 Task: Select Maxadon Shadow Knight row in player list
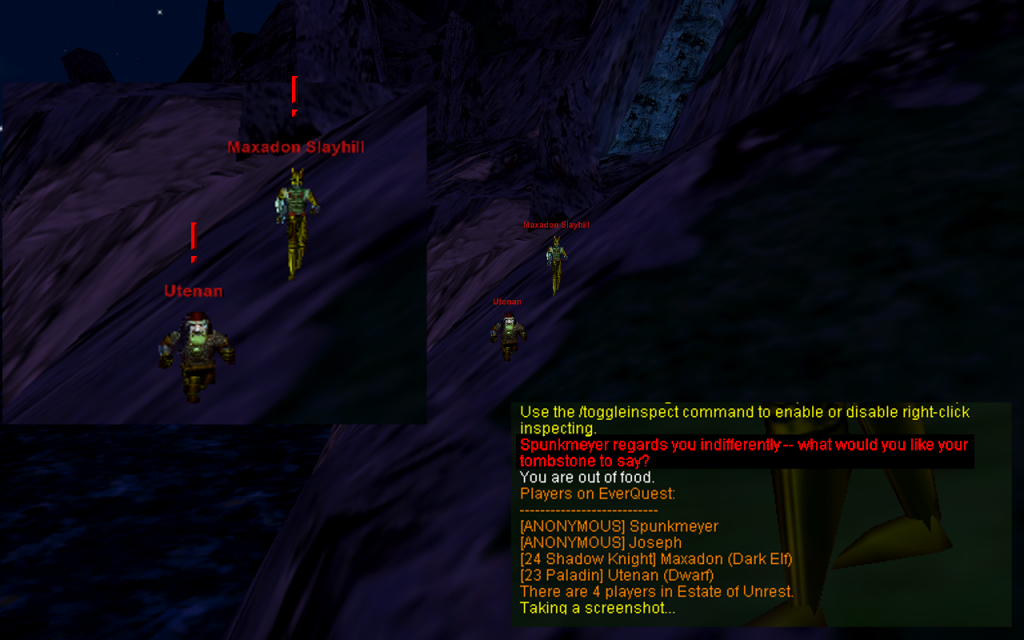(x=655, y=559)
